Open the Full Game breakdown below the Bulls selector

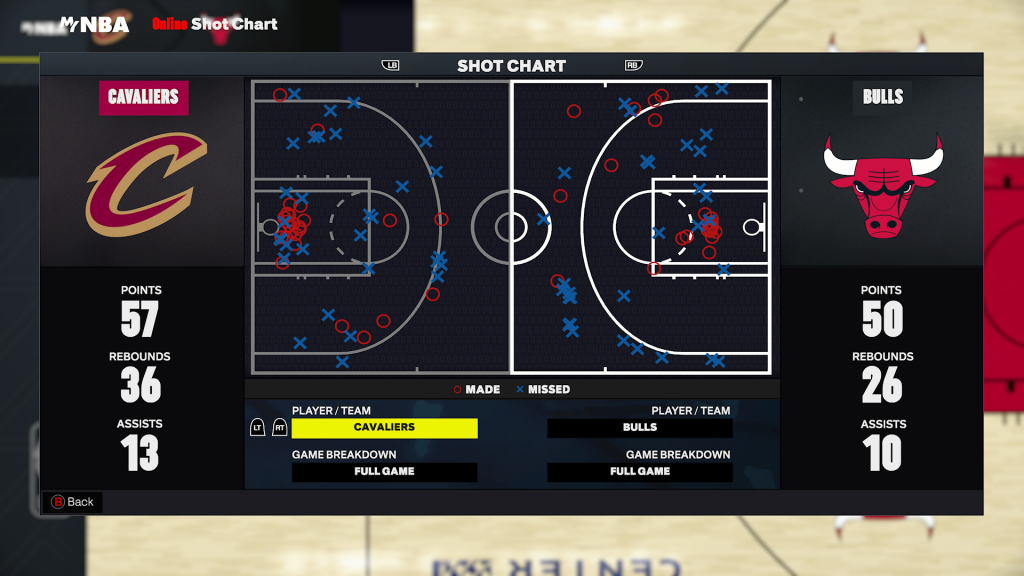[640, 472]
